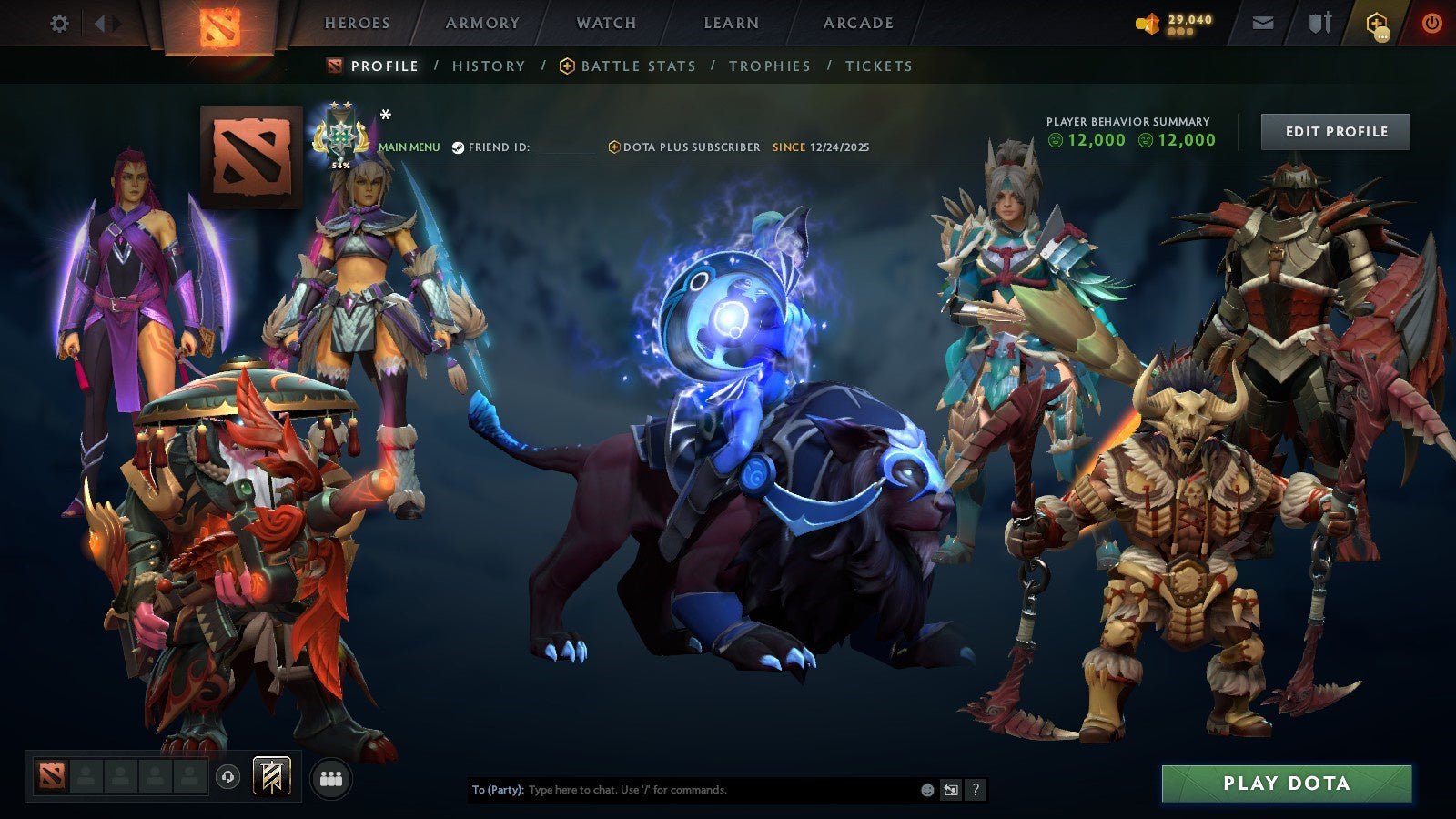Image resolution: width=1456 pixels, height=819 pixels.
Task: Switch to the History tab
Action: point(488,66)
